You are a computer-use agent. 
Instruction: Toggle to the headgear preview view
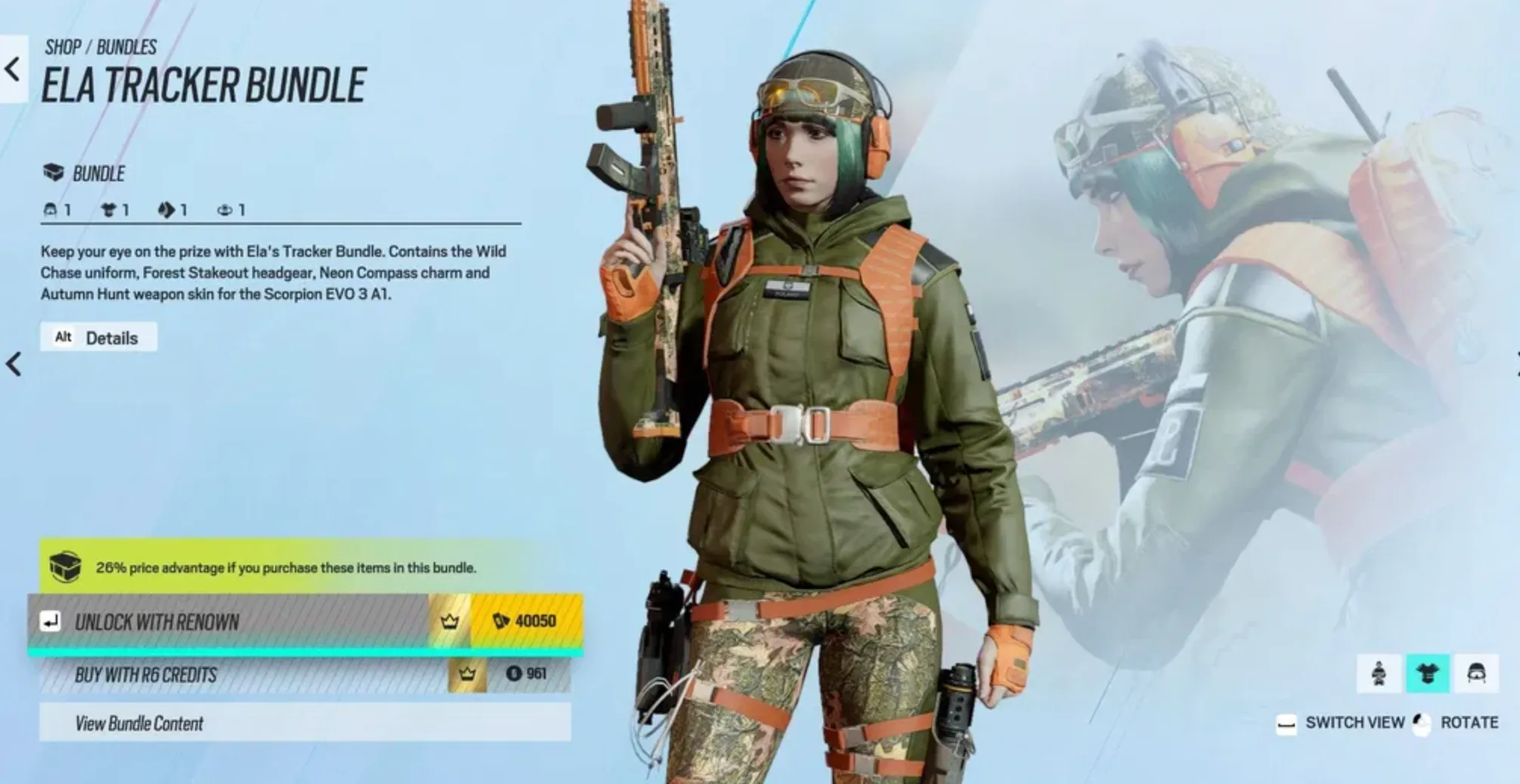(1478, 672)
